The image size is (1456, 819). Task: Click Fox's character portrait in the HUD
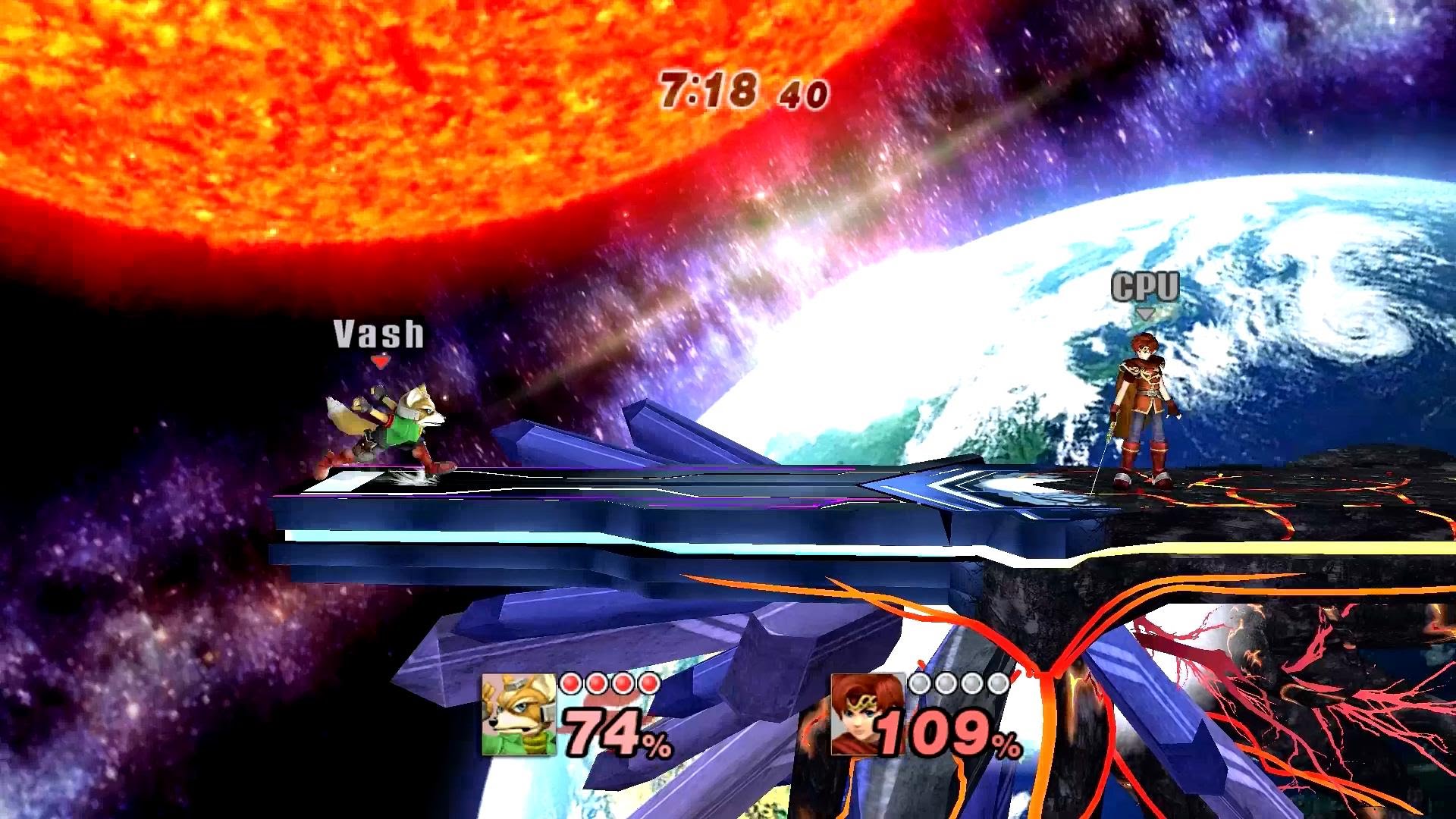point(519,715)
